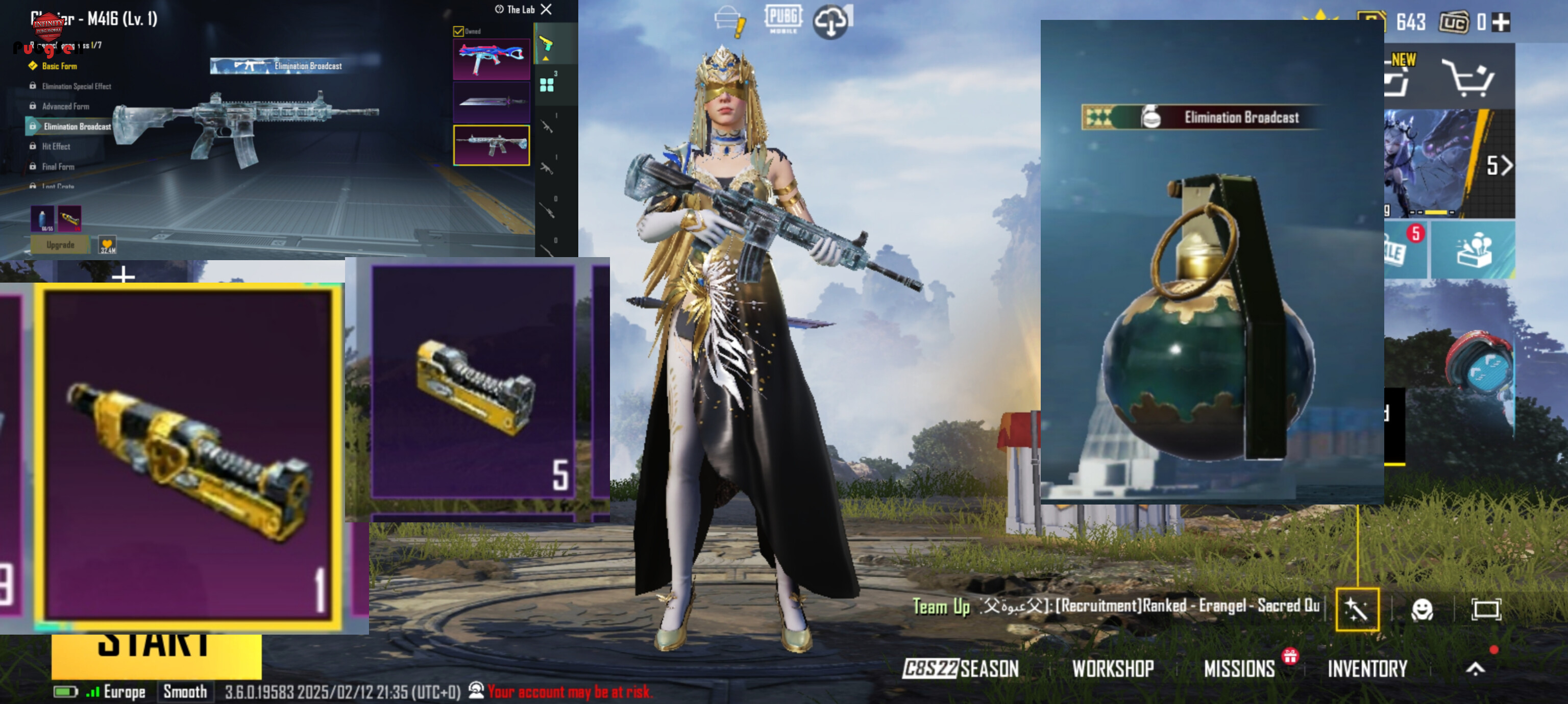The height and width of the screenshot is (704, 1568).
Task: Click the magic wand icon
Action: point(1357,609)
